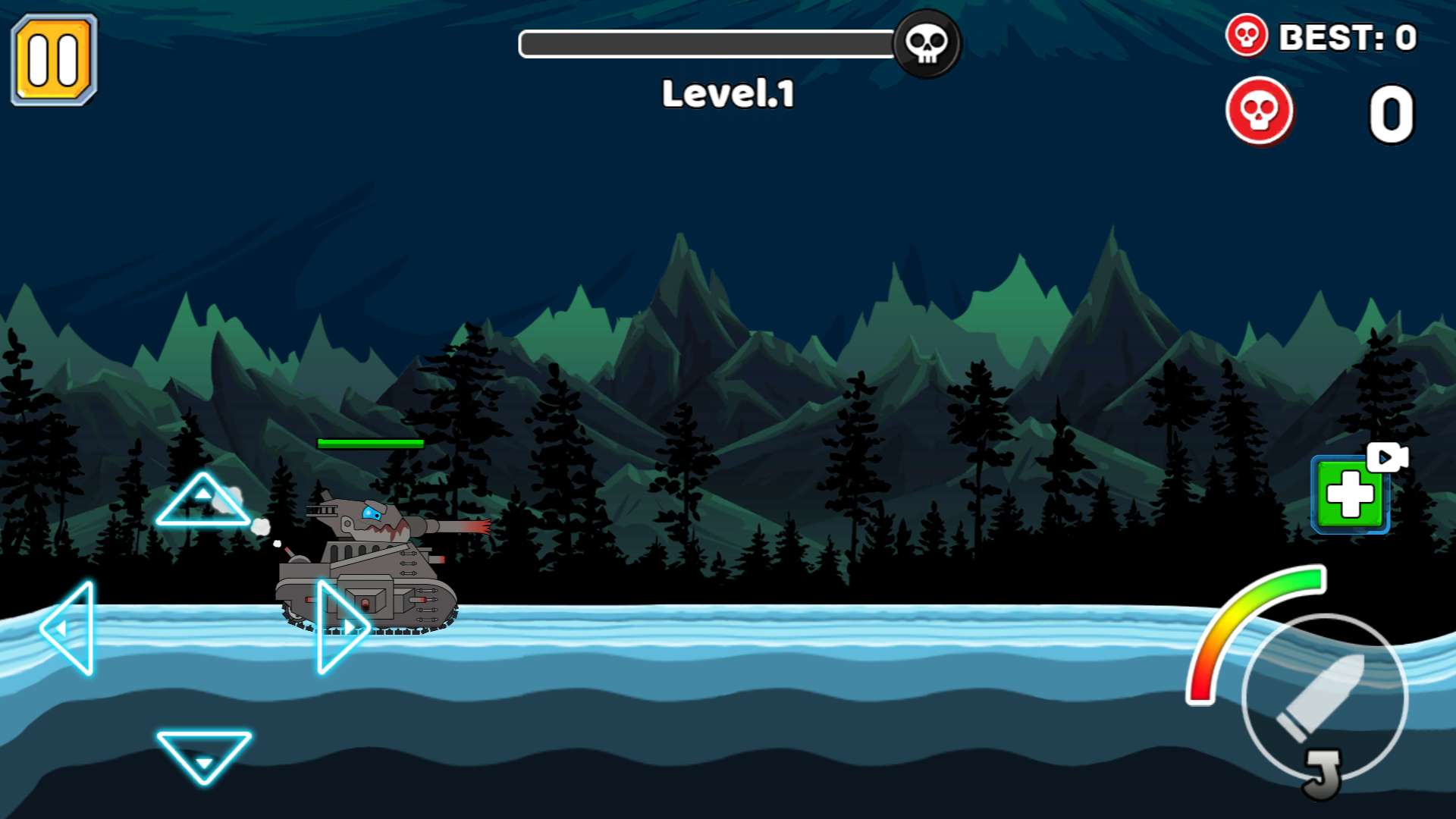Pause the game with the yellow button
Viewport: 1456px width, 819px height.
[x=54, y=60]
